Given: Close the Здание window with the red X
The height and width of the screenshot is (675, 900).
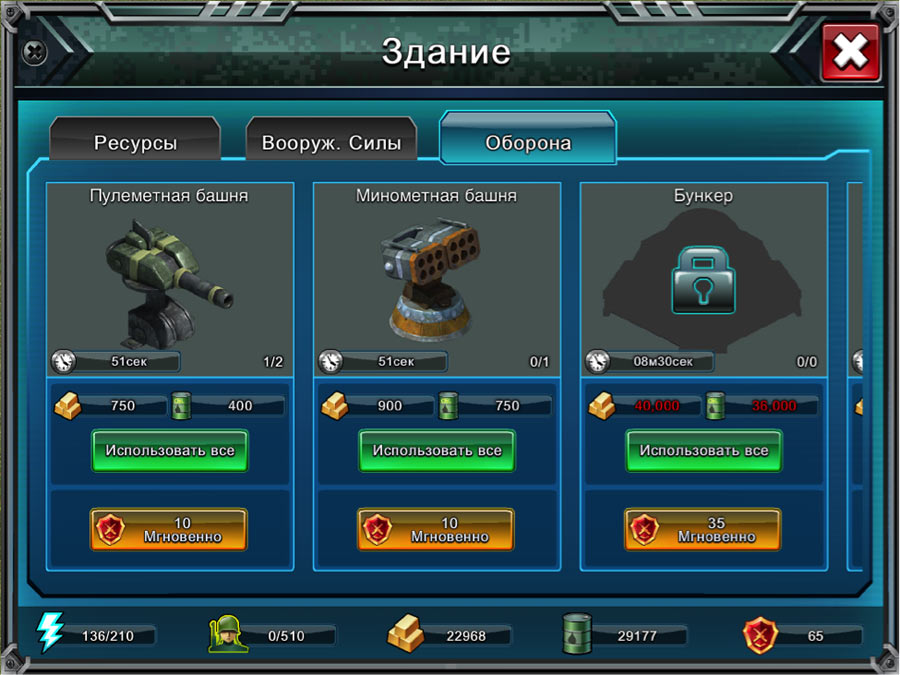Looking at the screenshot, I should (x=850, y=53).
